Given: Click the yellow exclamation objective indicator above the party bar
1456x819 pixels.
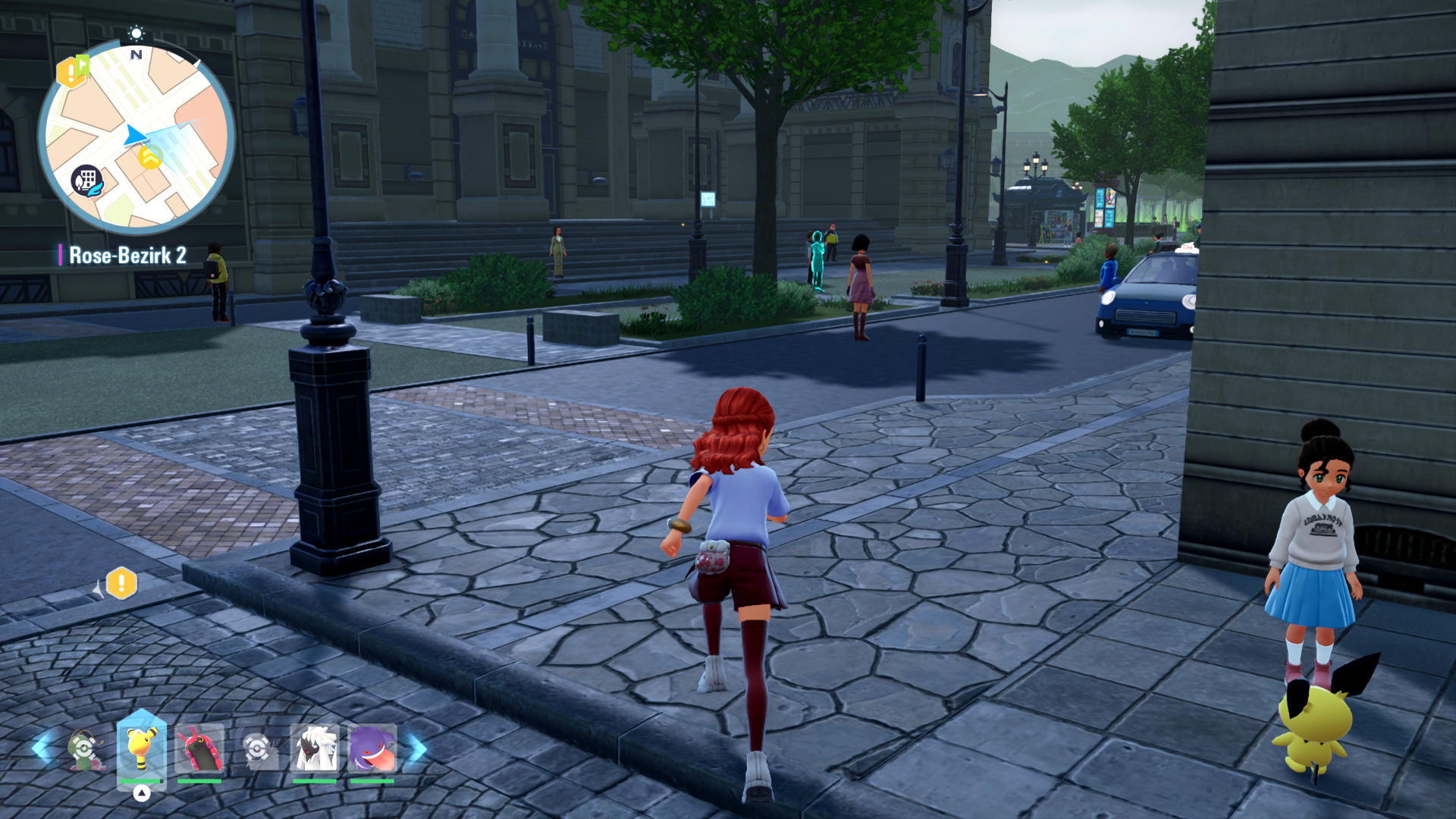Looking at the screenshot, I should [121, 583].
